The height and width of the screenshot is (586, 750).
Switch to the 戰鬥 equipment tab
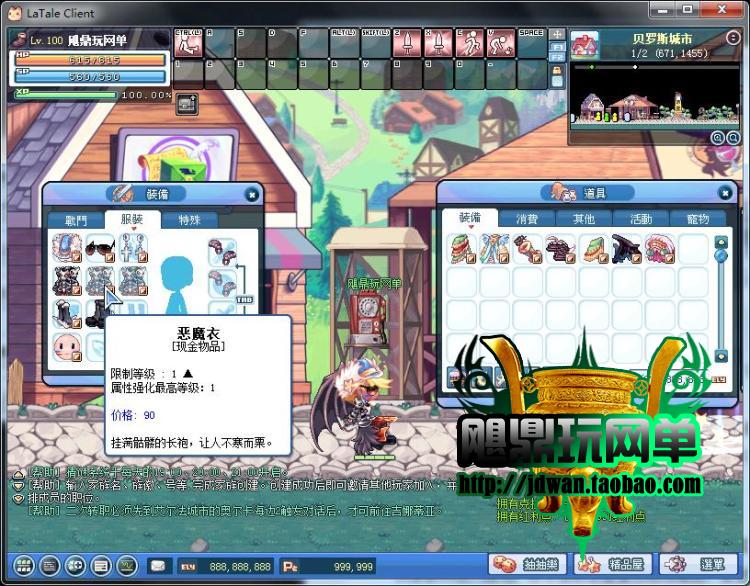tap(76, 219)
